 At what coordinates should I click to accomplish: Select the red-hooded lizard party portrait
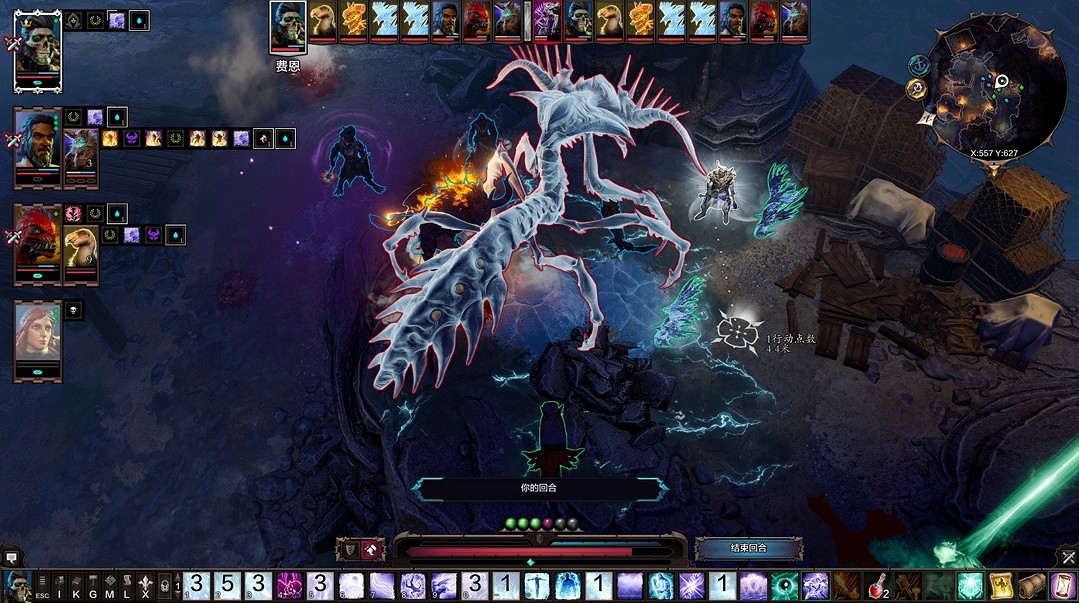point(37,240)
